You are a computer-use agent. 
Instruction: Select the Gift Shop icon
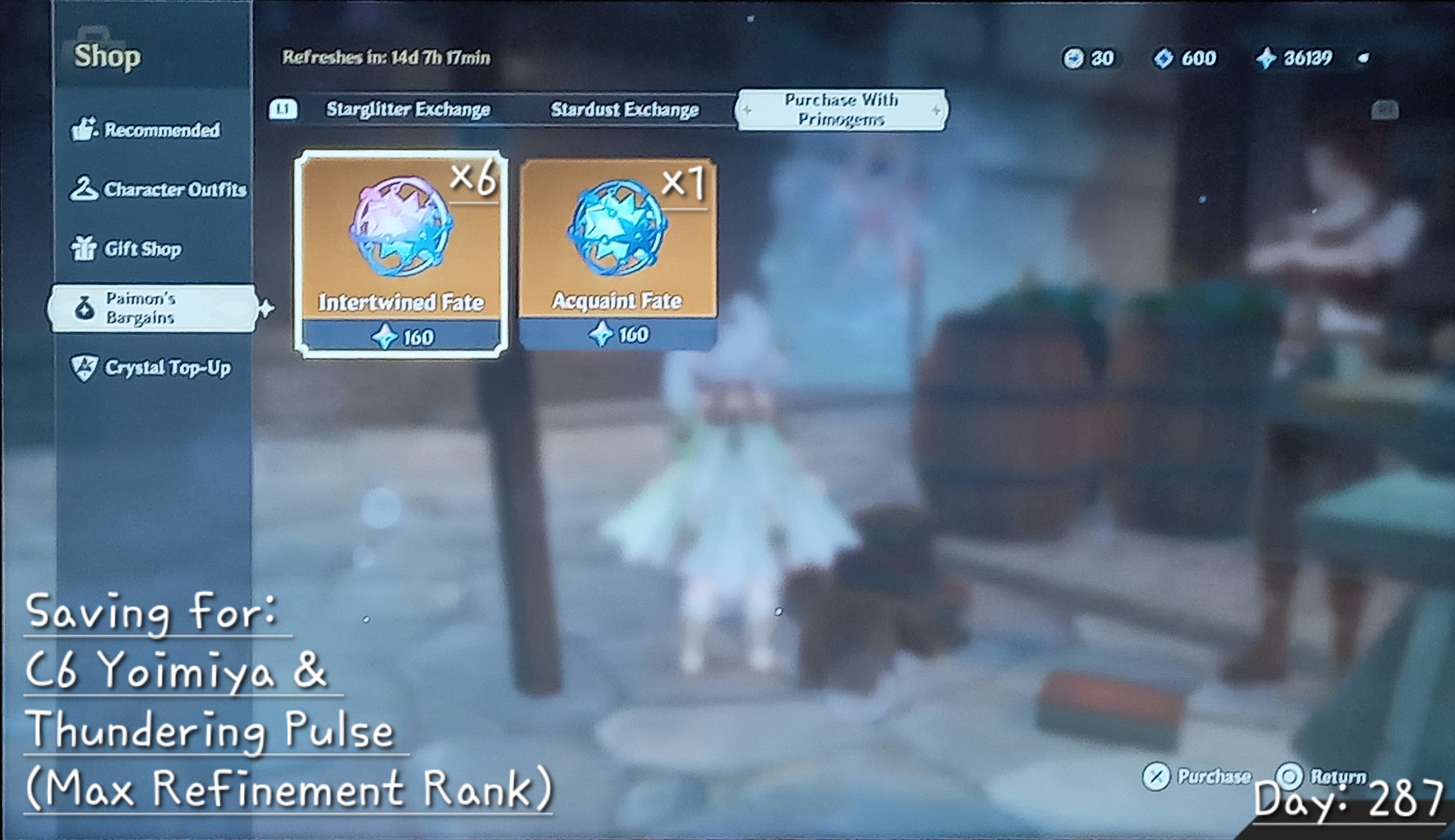tap(84, 249)
